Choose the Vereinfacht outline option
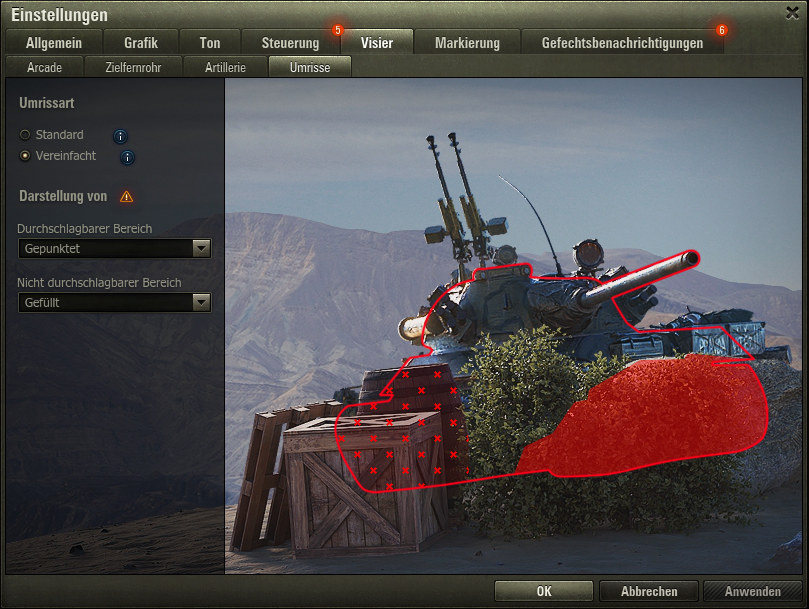Screen dimensions: 809x609 (25, 156)
